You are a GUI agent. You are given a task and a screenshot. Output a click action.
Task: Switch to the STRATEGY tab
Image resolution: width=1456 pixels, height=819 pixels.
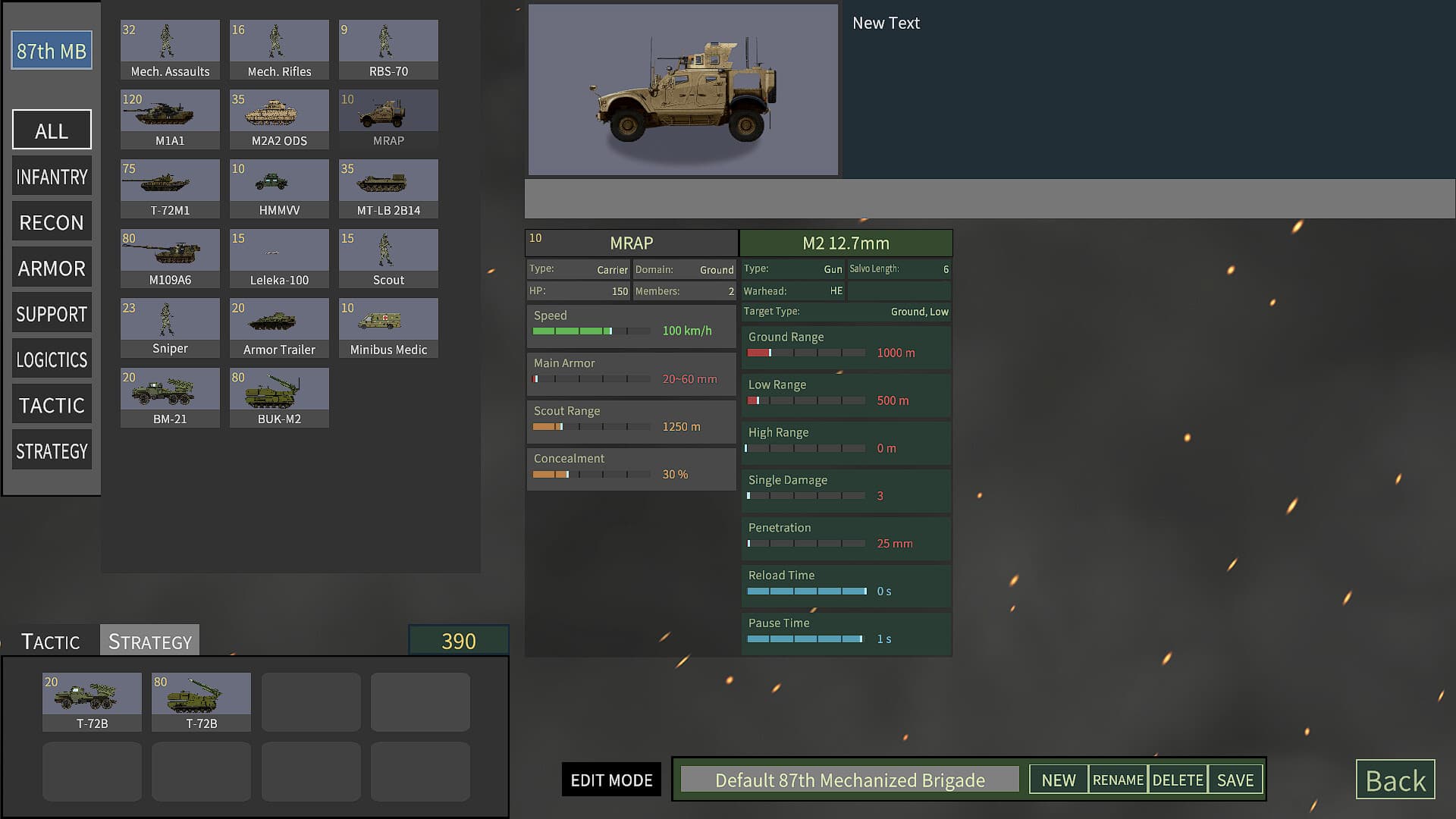pyautogui.click(x=149, y=641)
